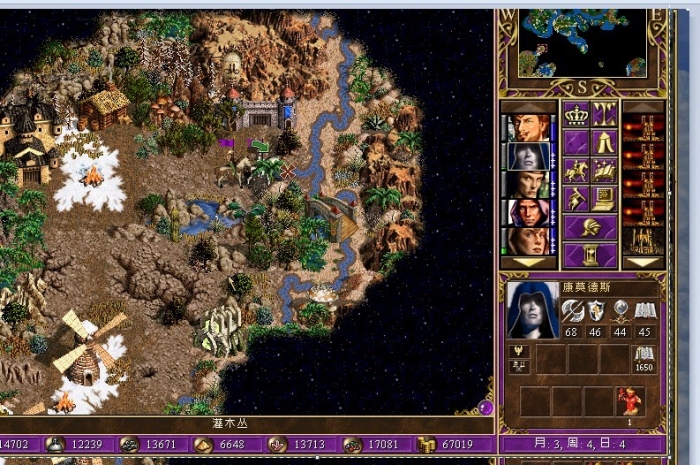Toggle the underground view columns button

(603, 114)
